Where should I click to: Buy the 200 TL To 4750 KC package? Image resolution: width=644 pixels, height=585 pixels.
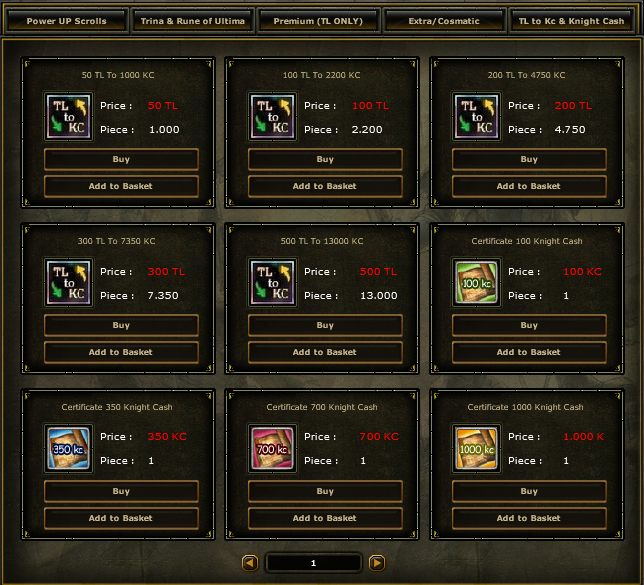click(x=529, y=160)
